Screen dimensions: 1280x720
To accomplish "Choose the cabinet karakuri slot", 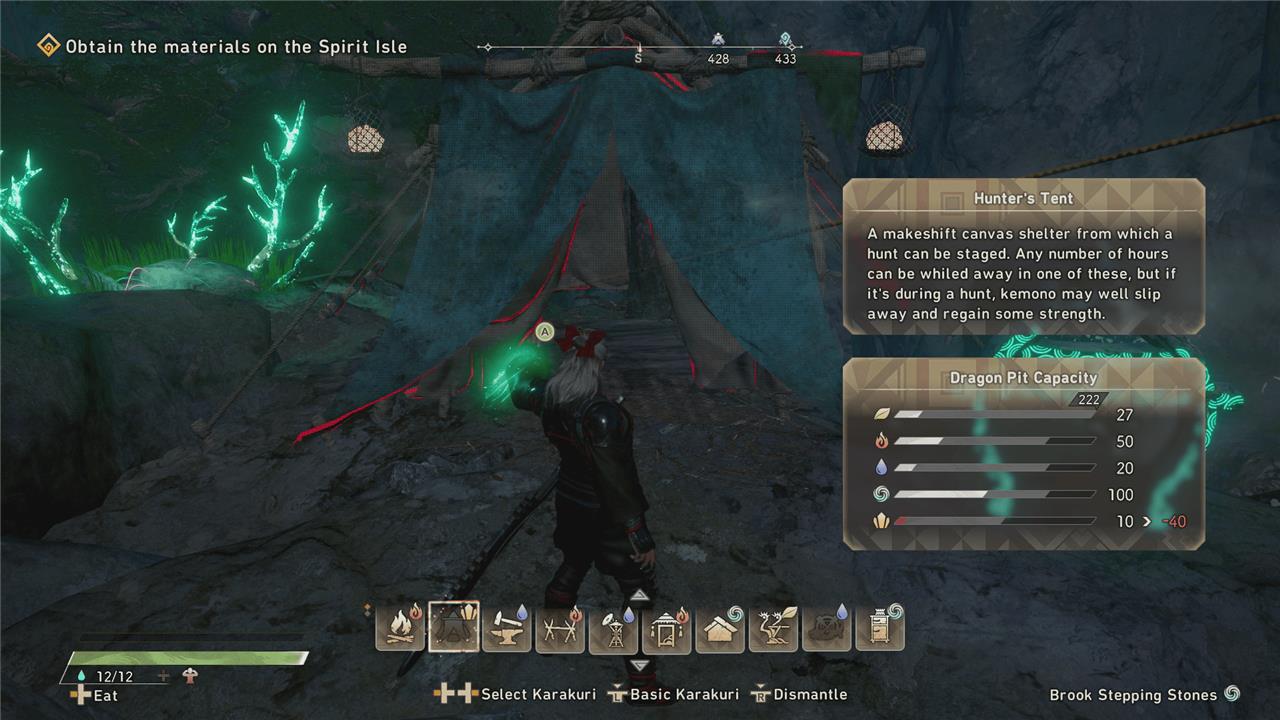I will click(880, 627).
